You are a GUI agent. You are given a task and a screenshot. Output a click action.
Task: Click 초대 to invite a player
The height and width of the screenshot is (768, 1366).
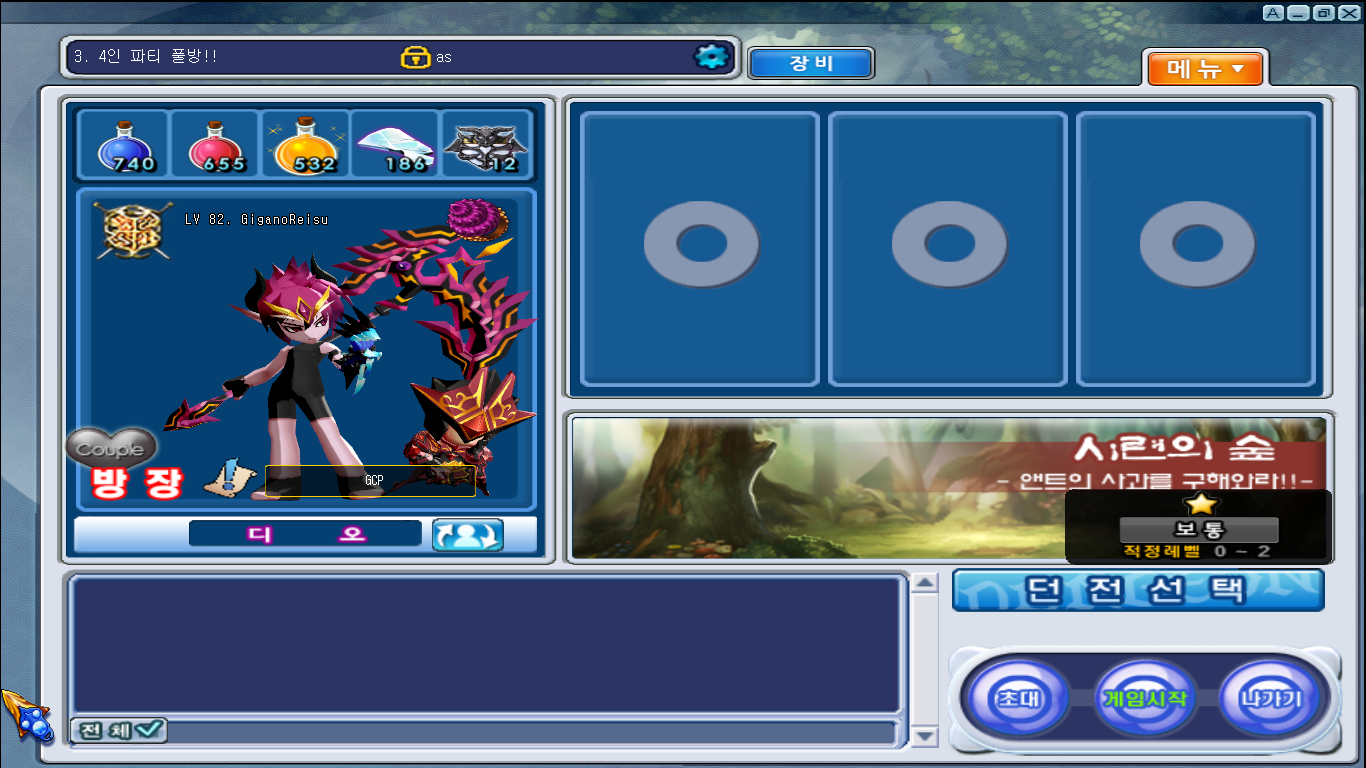coord(1018,699)
